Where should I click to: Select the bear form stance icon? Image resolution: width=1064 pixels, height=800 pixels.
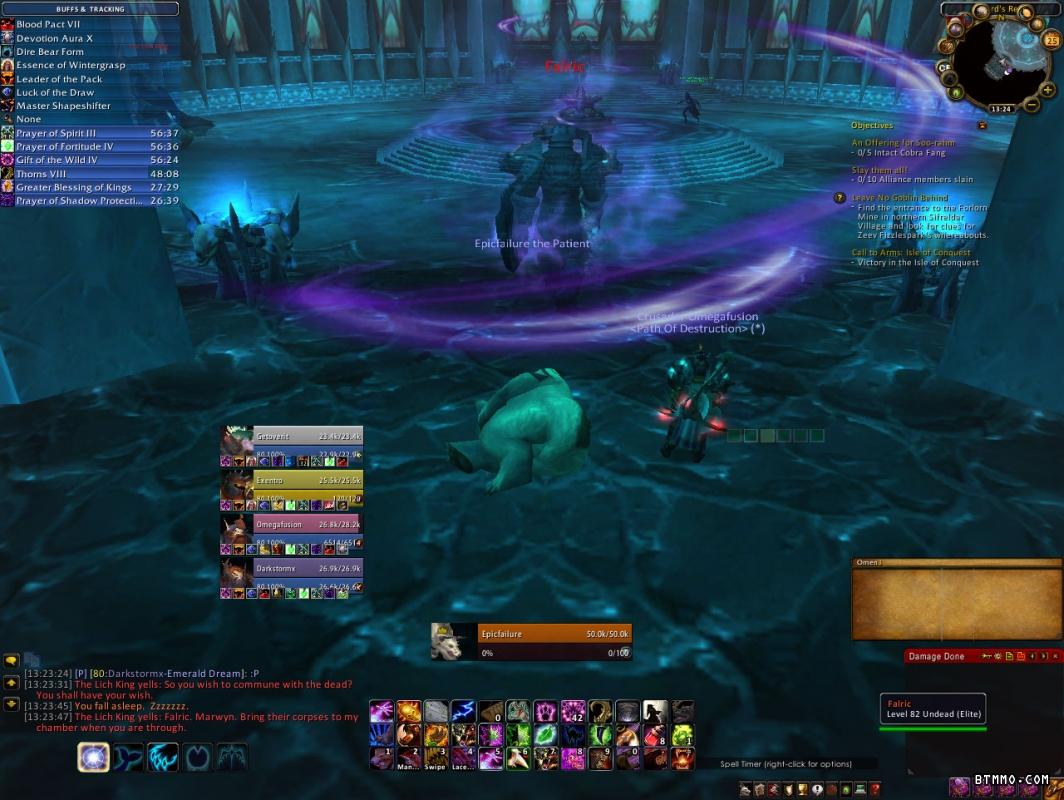(94, 757)
